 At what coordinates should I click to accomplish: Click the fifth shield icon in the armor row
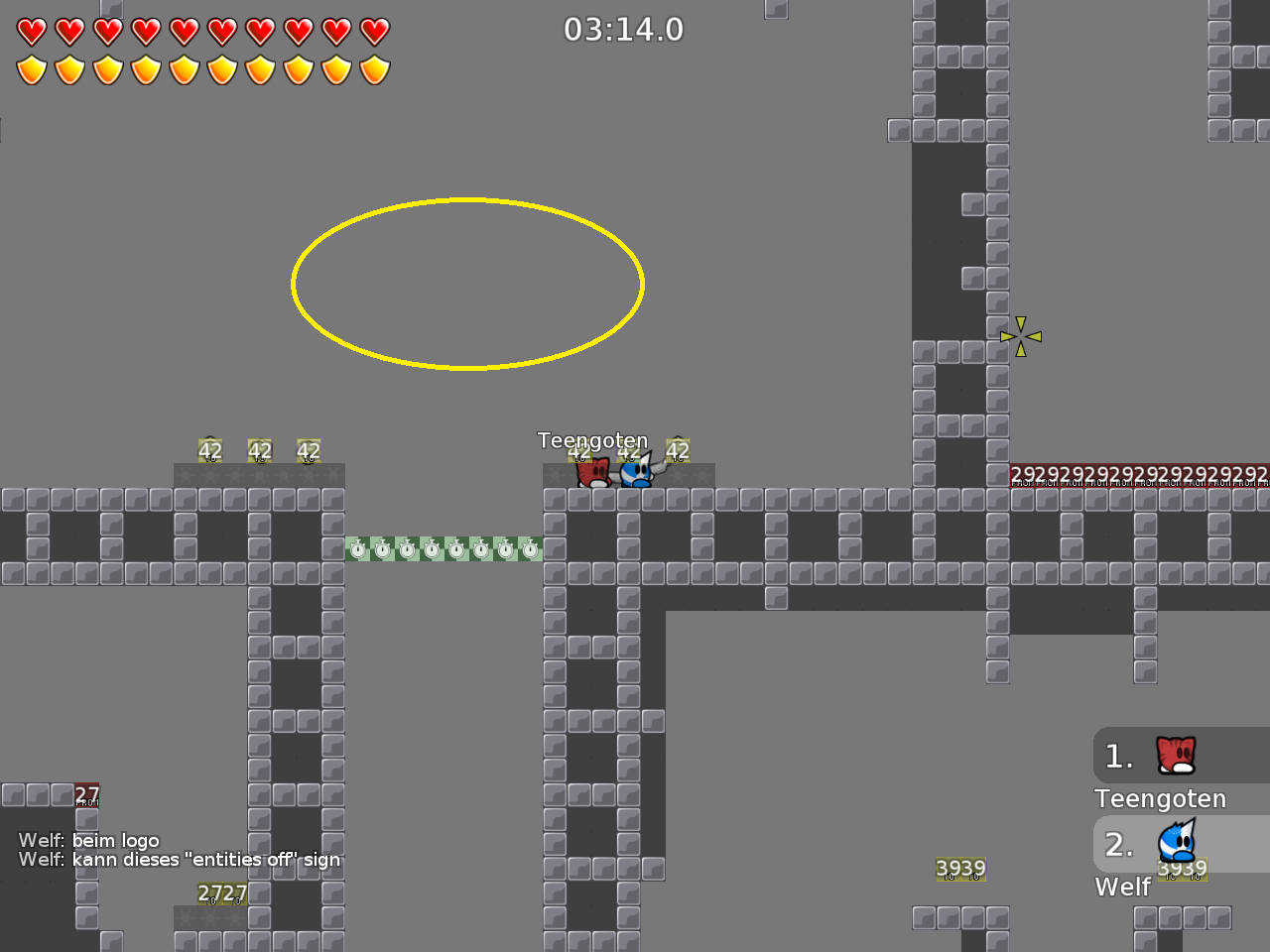(184, 69)
